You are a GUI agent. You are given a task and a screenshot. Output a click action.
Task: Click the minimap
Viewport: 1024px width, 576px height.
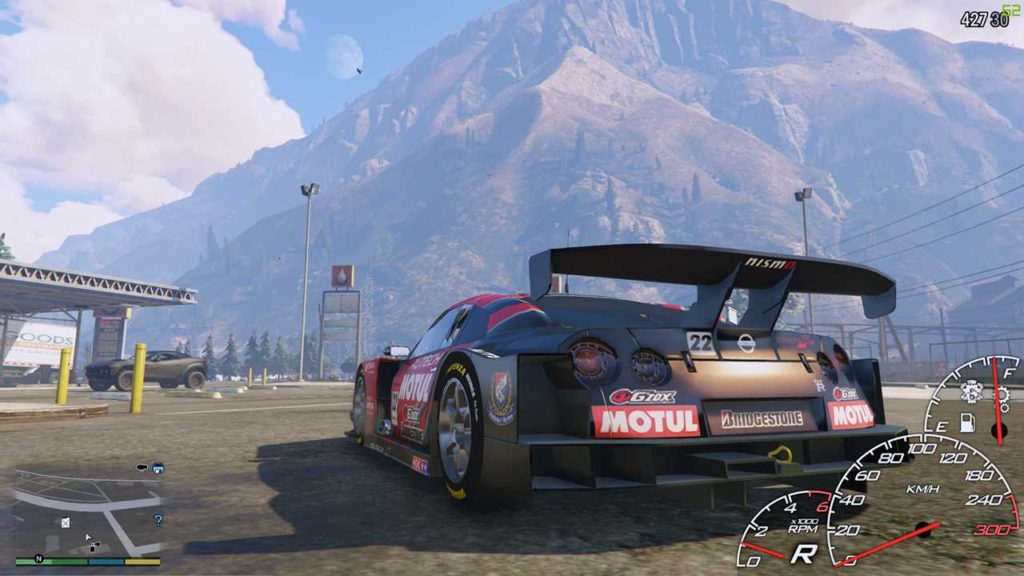pyautogui.click(x=87, y=515)
